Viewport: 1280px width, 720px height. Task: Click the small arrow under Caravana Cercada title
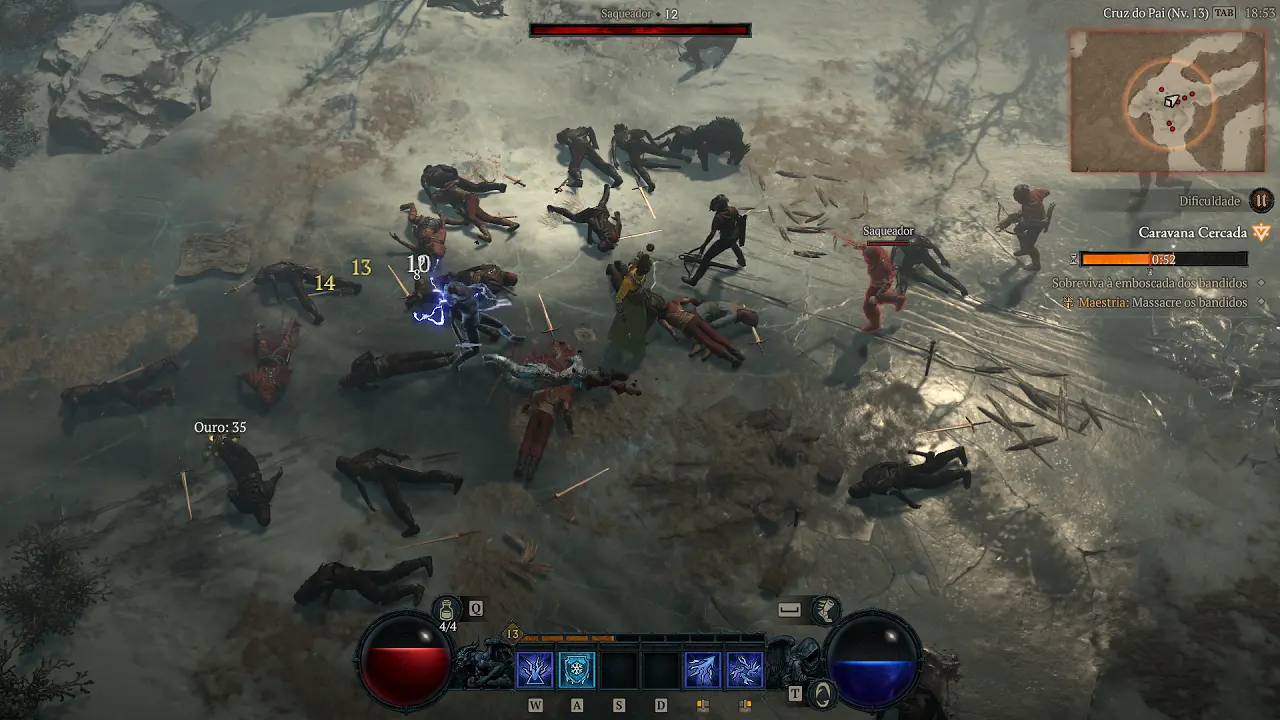click(1174, 246)
